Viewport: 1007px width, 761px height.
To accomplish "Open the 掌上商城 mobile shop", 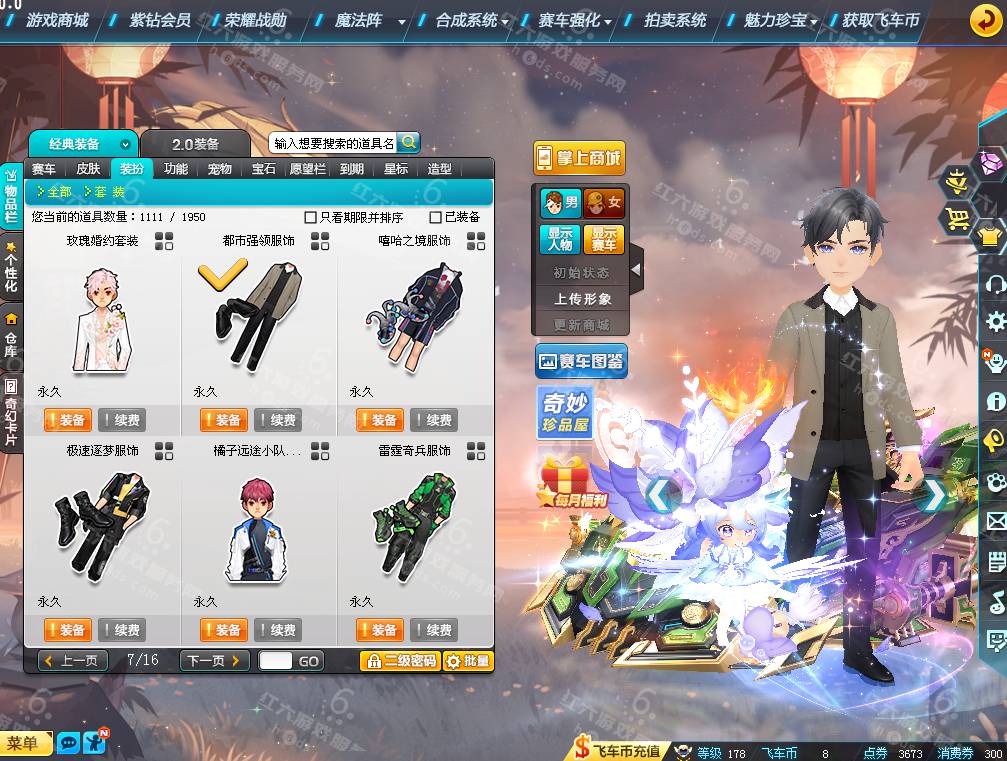I will [x=579, y=158].
